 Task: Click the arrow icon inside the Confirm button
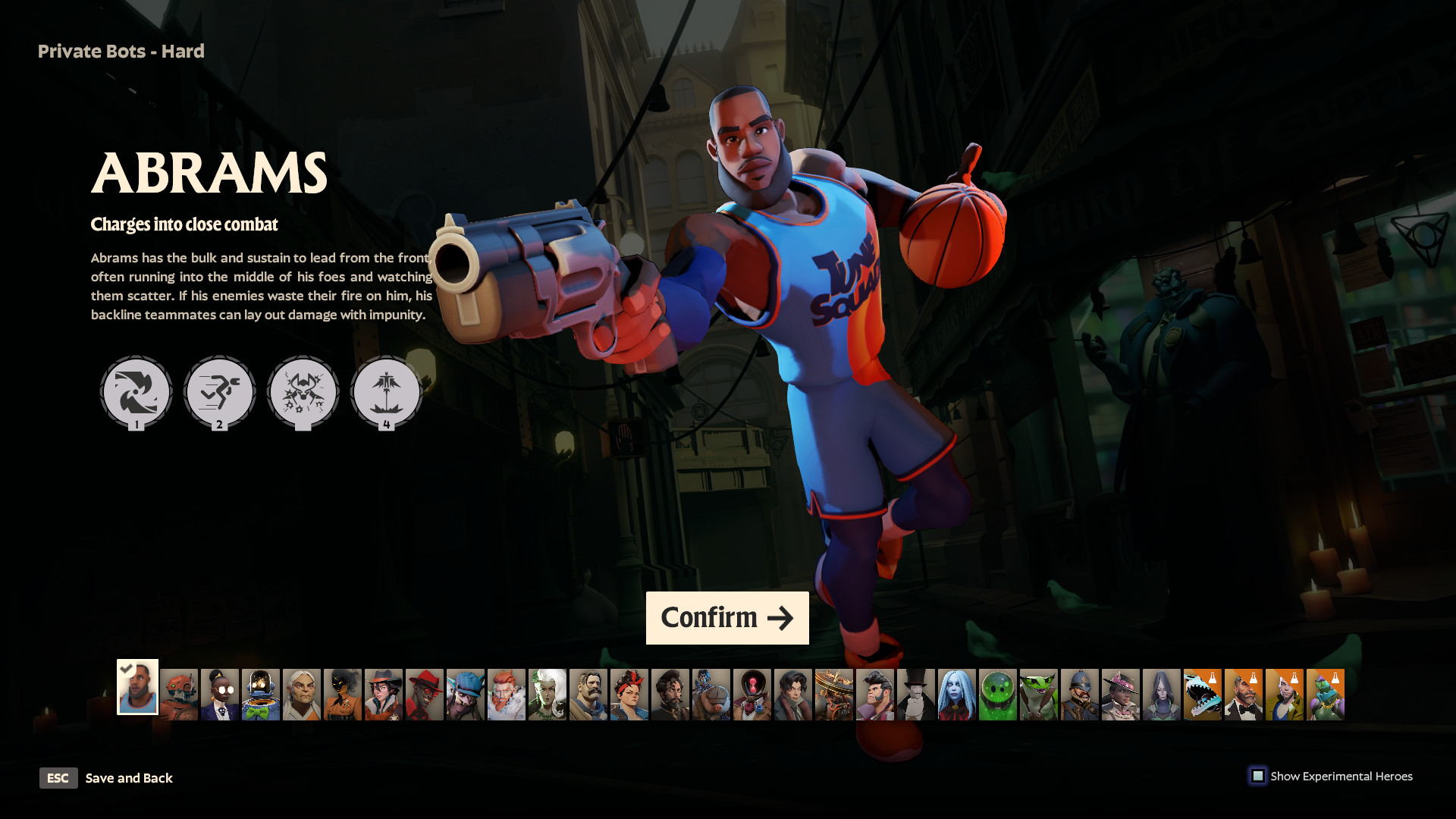point(781,618)
